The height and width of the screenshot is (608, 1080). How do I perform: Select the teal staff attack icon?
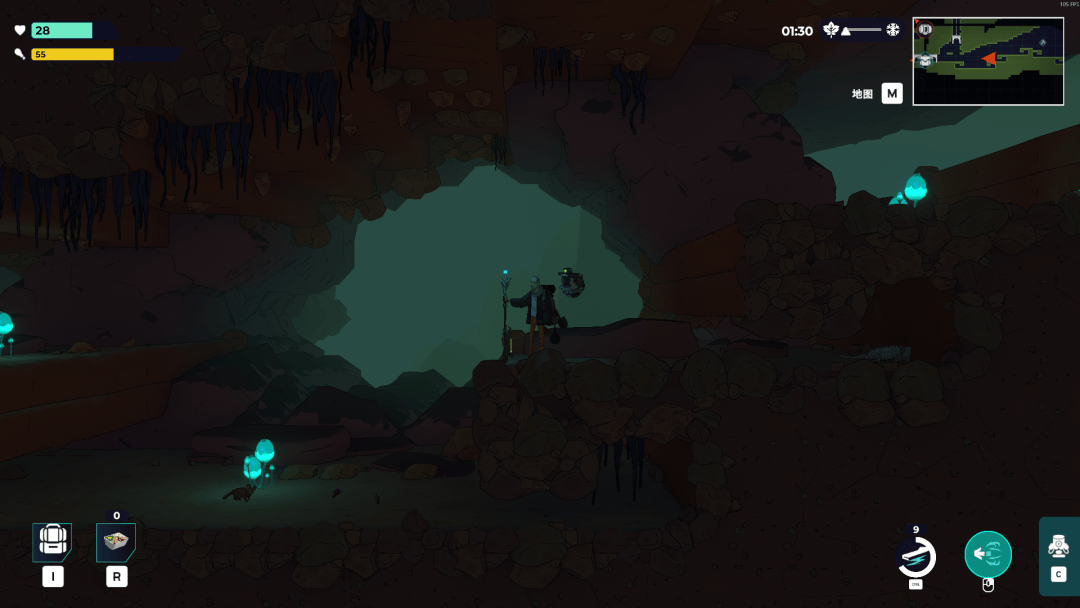[988, 554]
